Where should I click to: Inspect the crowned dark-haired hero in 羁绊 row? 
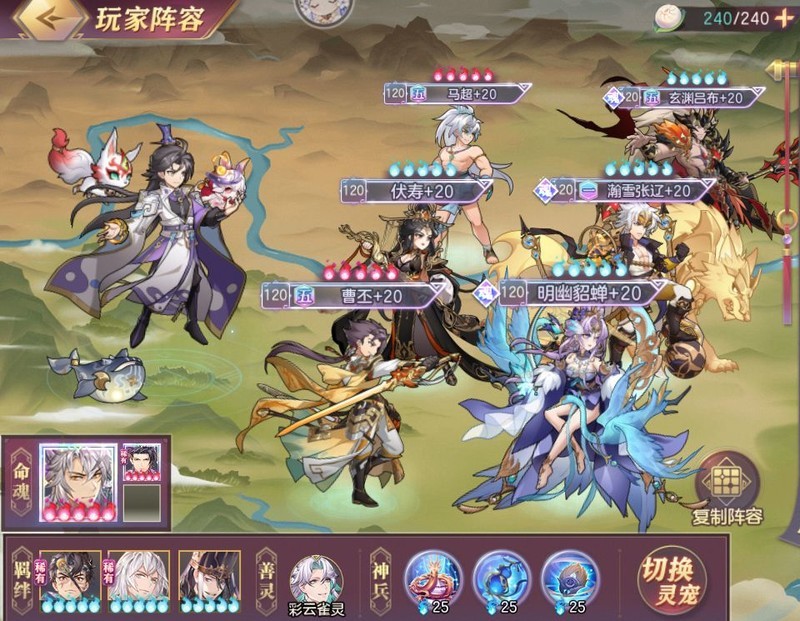209,577
